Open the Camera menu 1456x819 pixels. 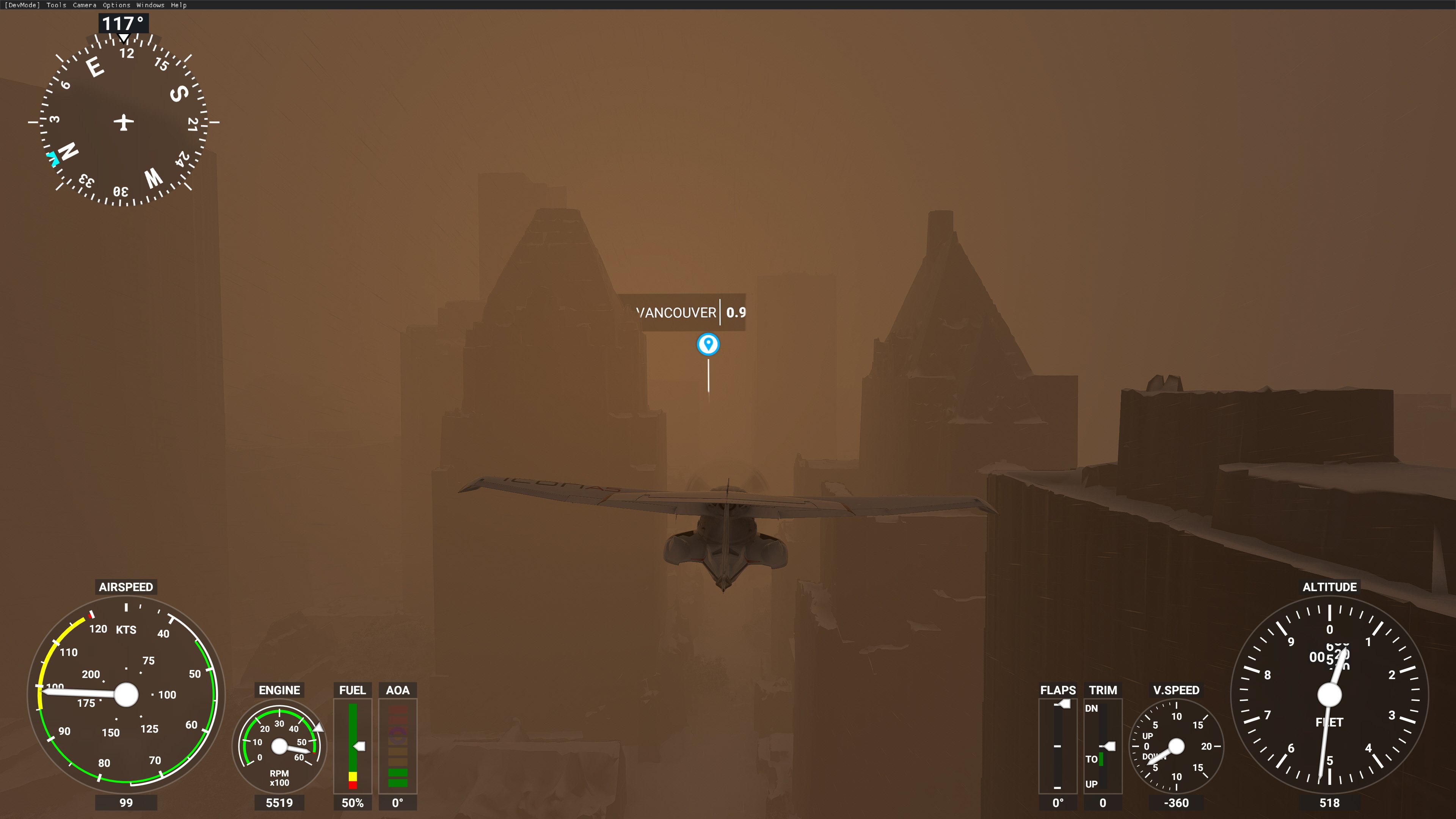[84, 5]
